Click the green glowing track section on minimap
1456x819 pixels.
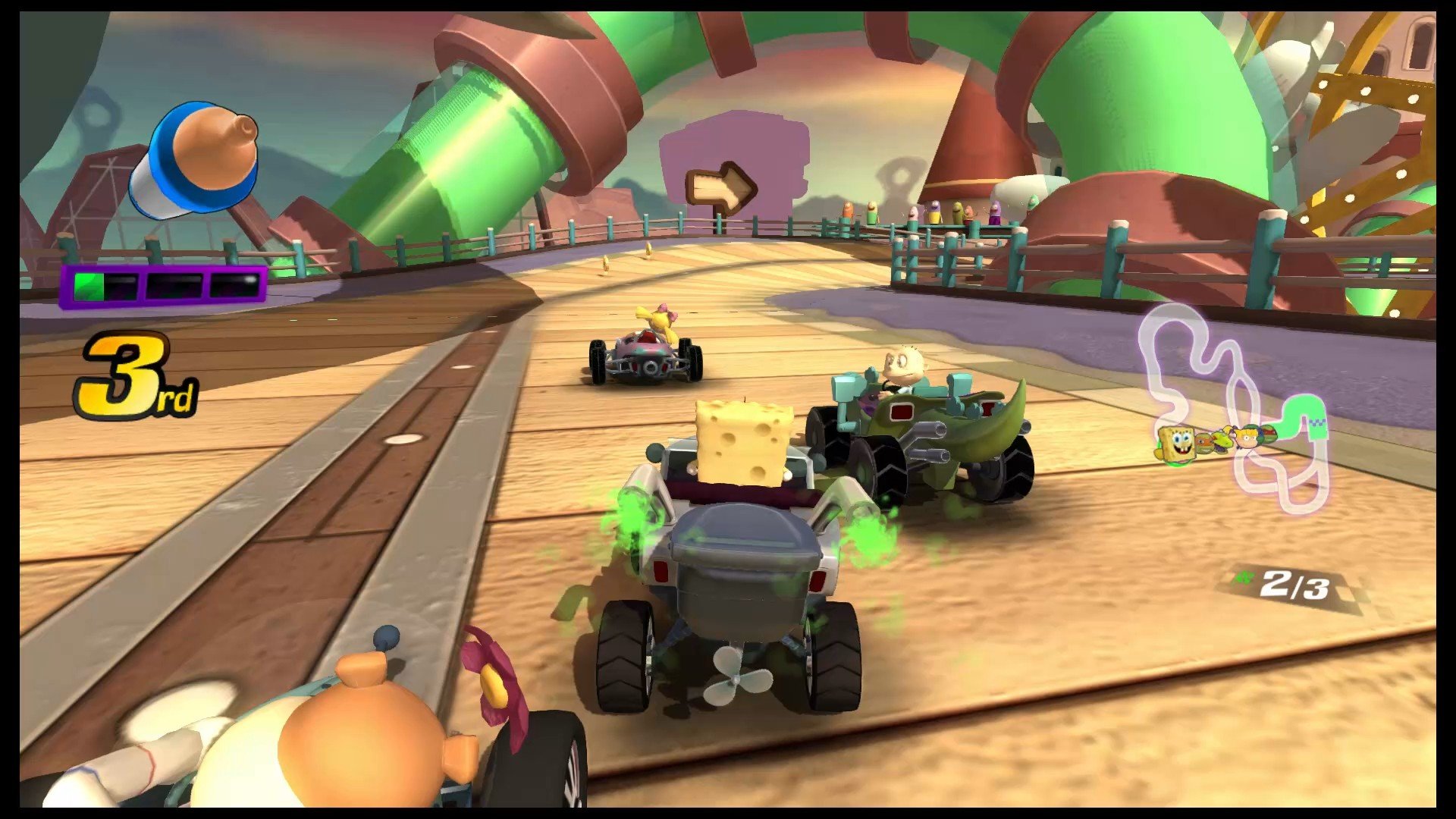tap(1303, 406)
